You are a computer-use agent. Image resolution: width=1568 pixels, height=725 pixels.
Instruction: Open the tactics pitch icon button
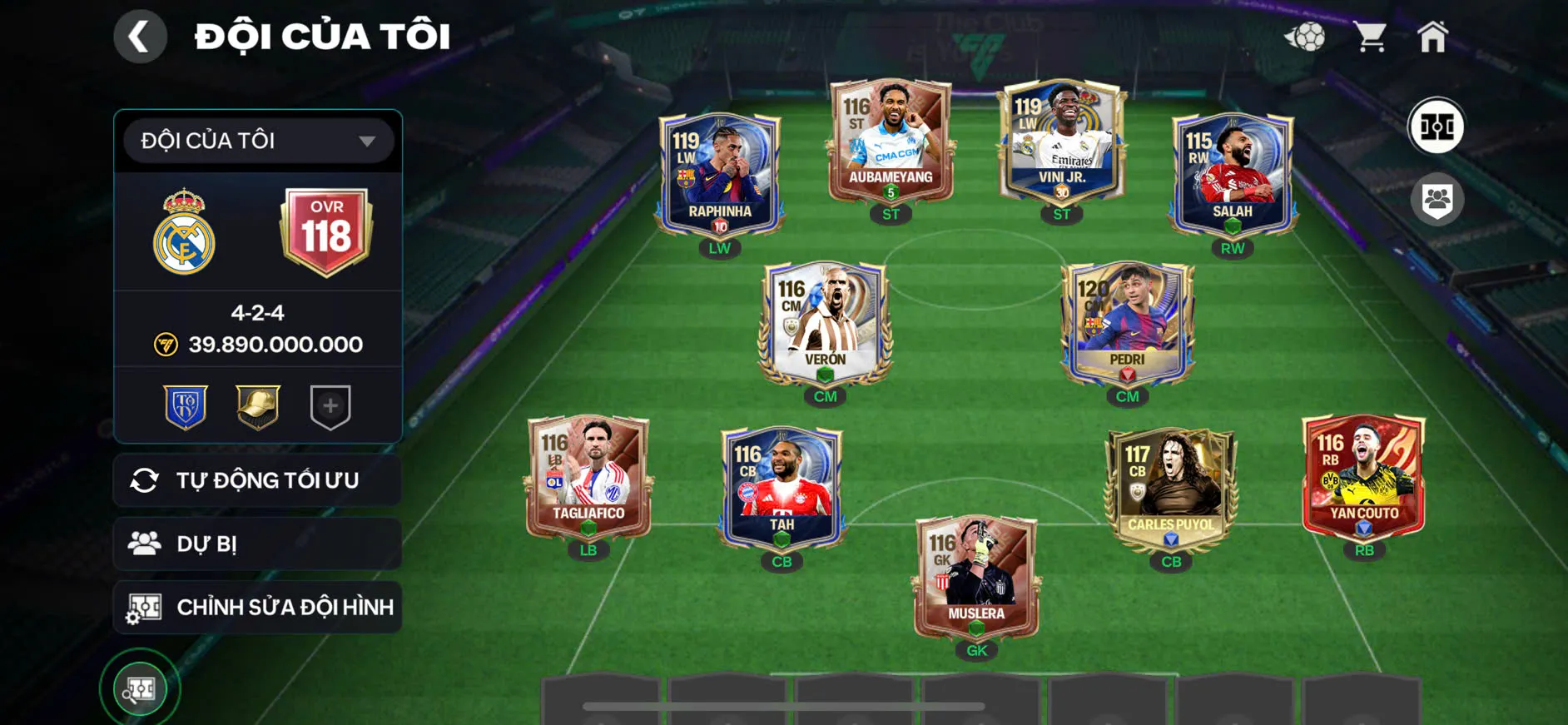point(1436,127)
